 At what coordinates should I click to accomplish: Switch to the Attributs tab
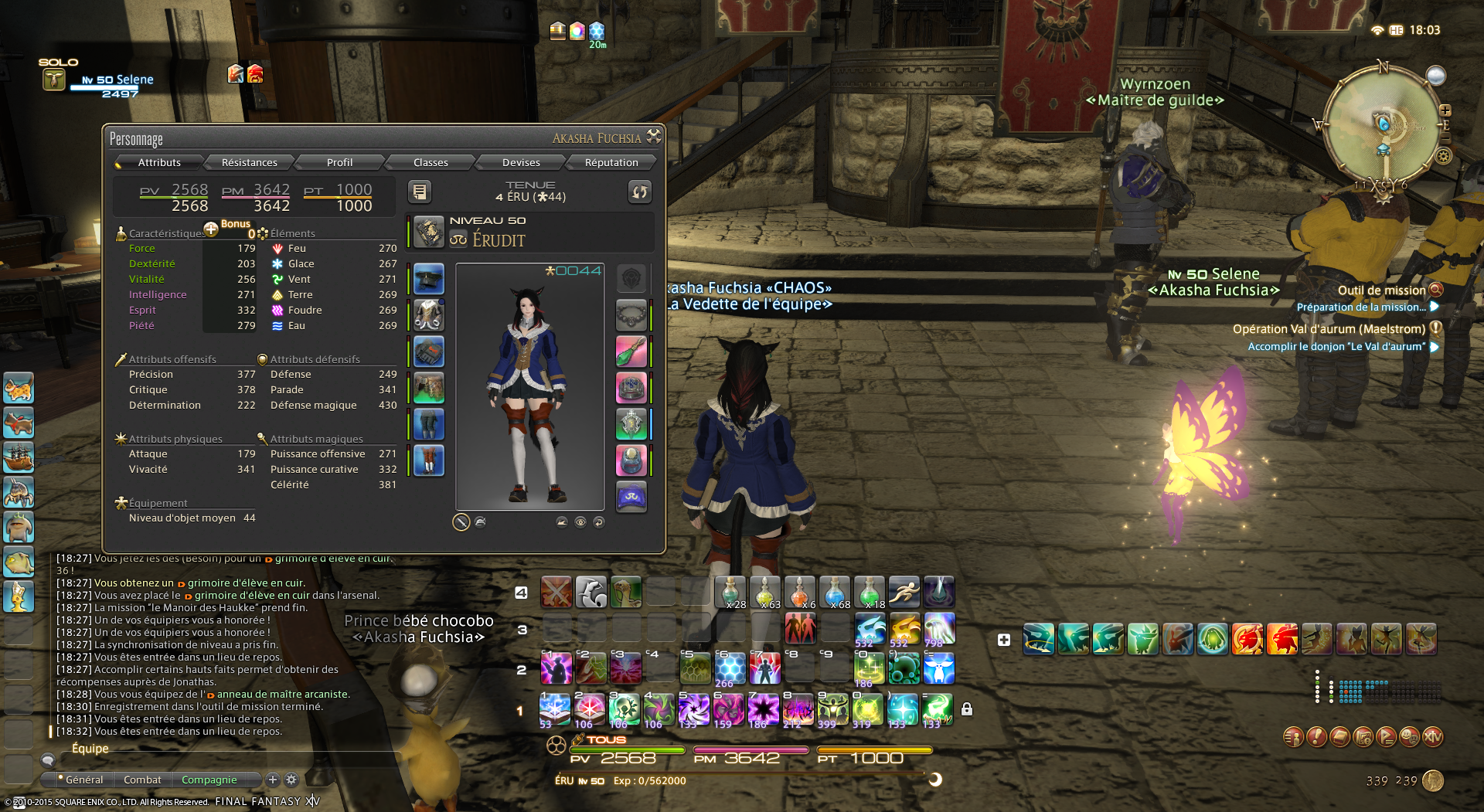(159, 162)
